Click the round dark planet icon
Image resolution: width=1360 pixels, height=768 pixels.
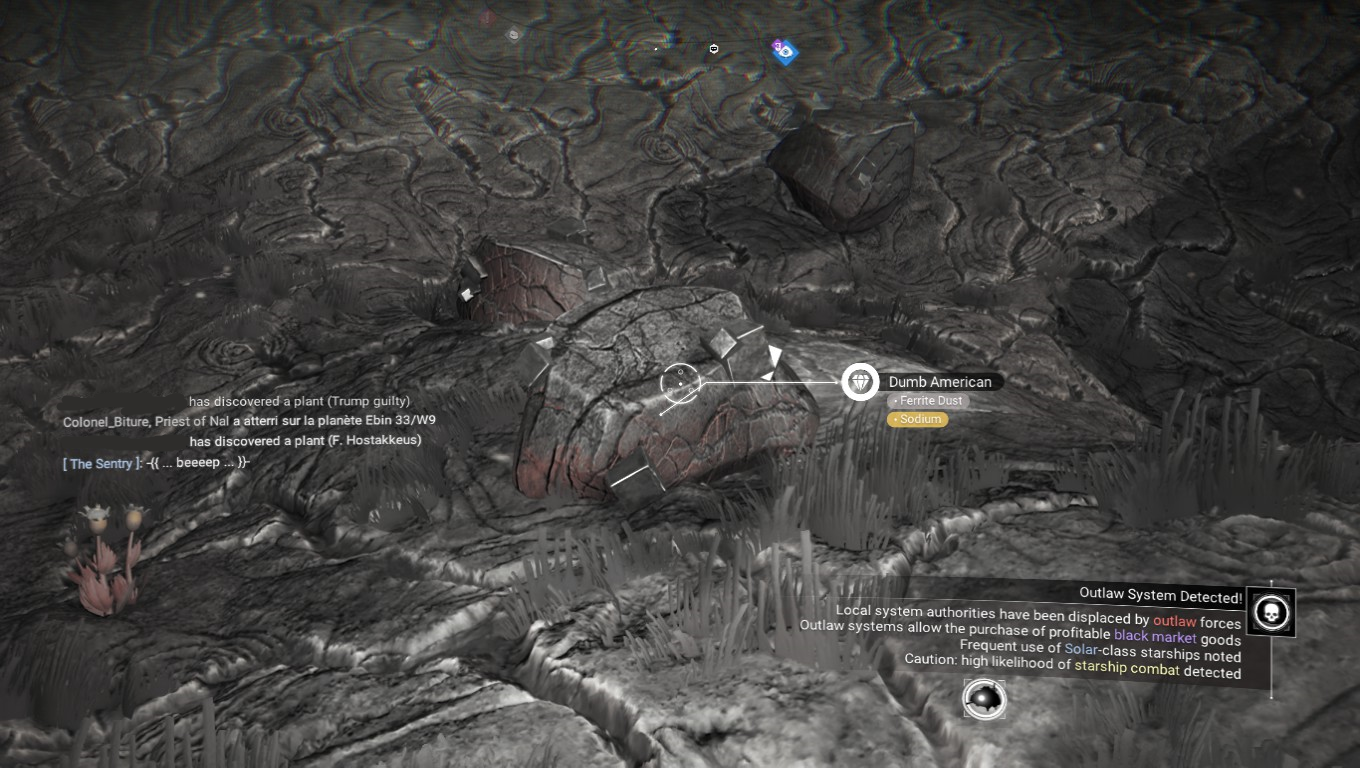pos(984,698)
